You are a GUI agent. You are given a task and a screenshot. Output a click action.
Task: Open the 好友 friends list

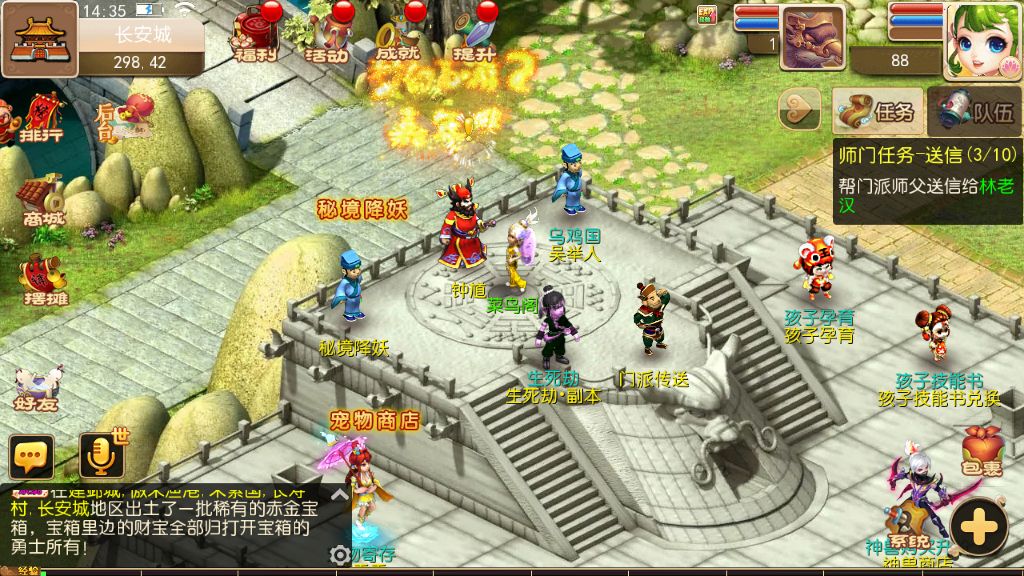pyautogui.click(x=38, y=390)
